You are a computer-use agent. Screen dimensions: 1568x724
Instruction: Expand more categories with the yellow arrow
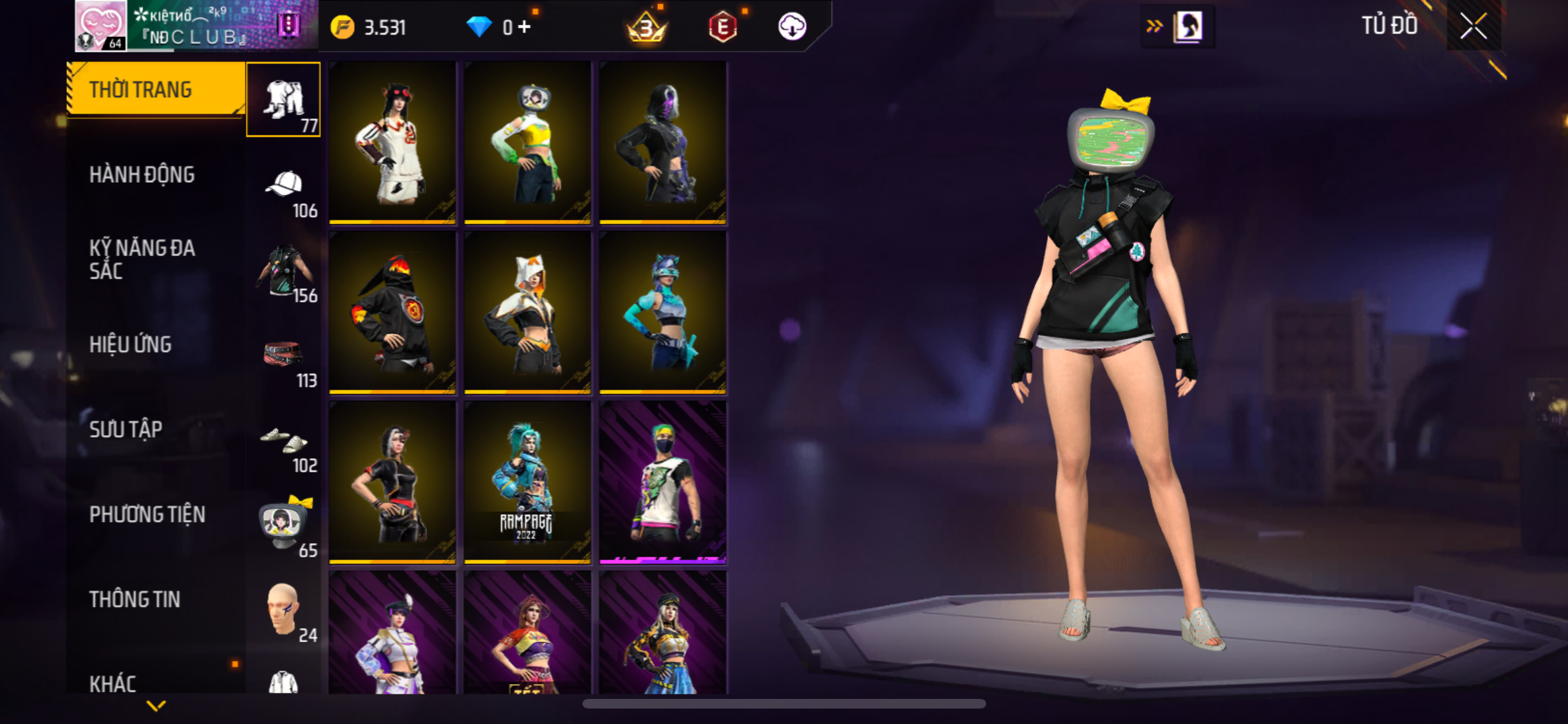tap(156, 706)
